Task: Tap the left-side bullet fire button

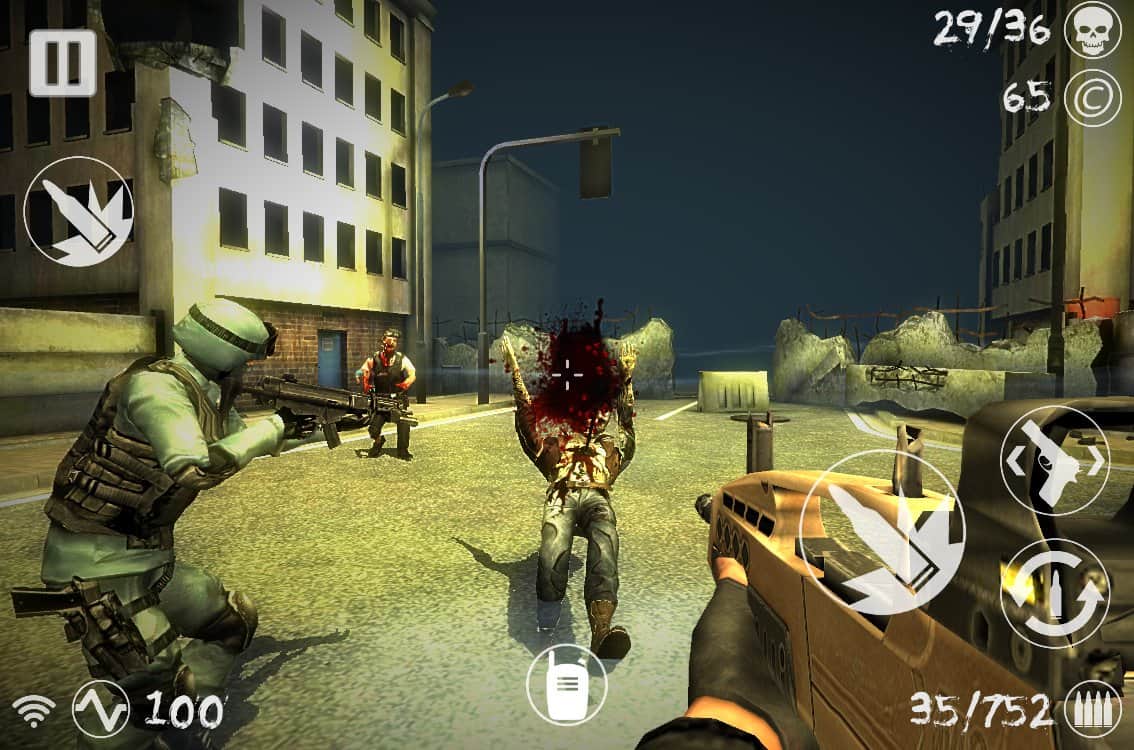Action: [x=78, y=211]
